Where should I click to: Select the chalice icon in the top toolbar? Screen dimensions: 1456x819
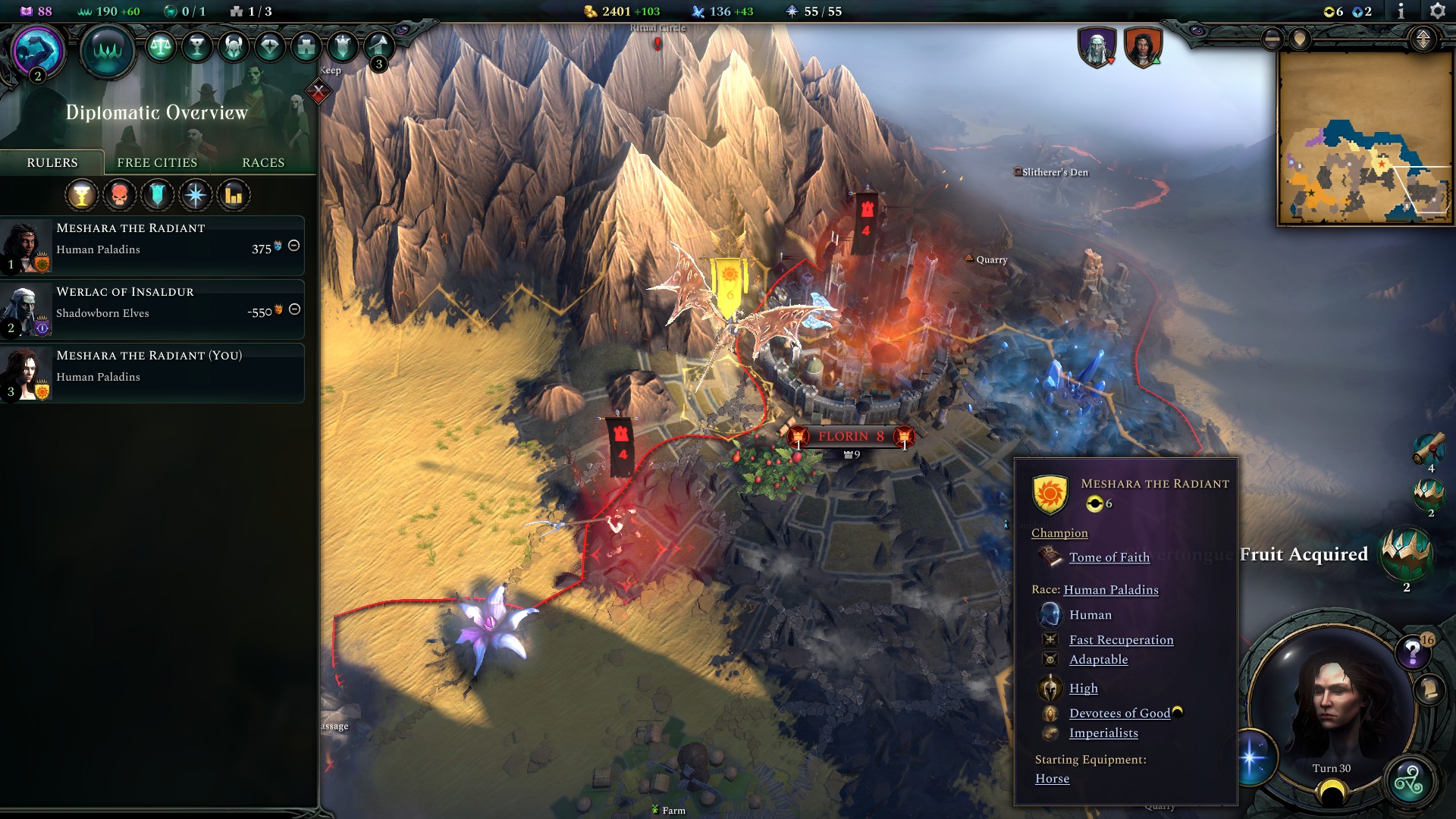pos(196,46)
